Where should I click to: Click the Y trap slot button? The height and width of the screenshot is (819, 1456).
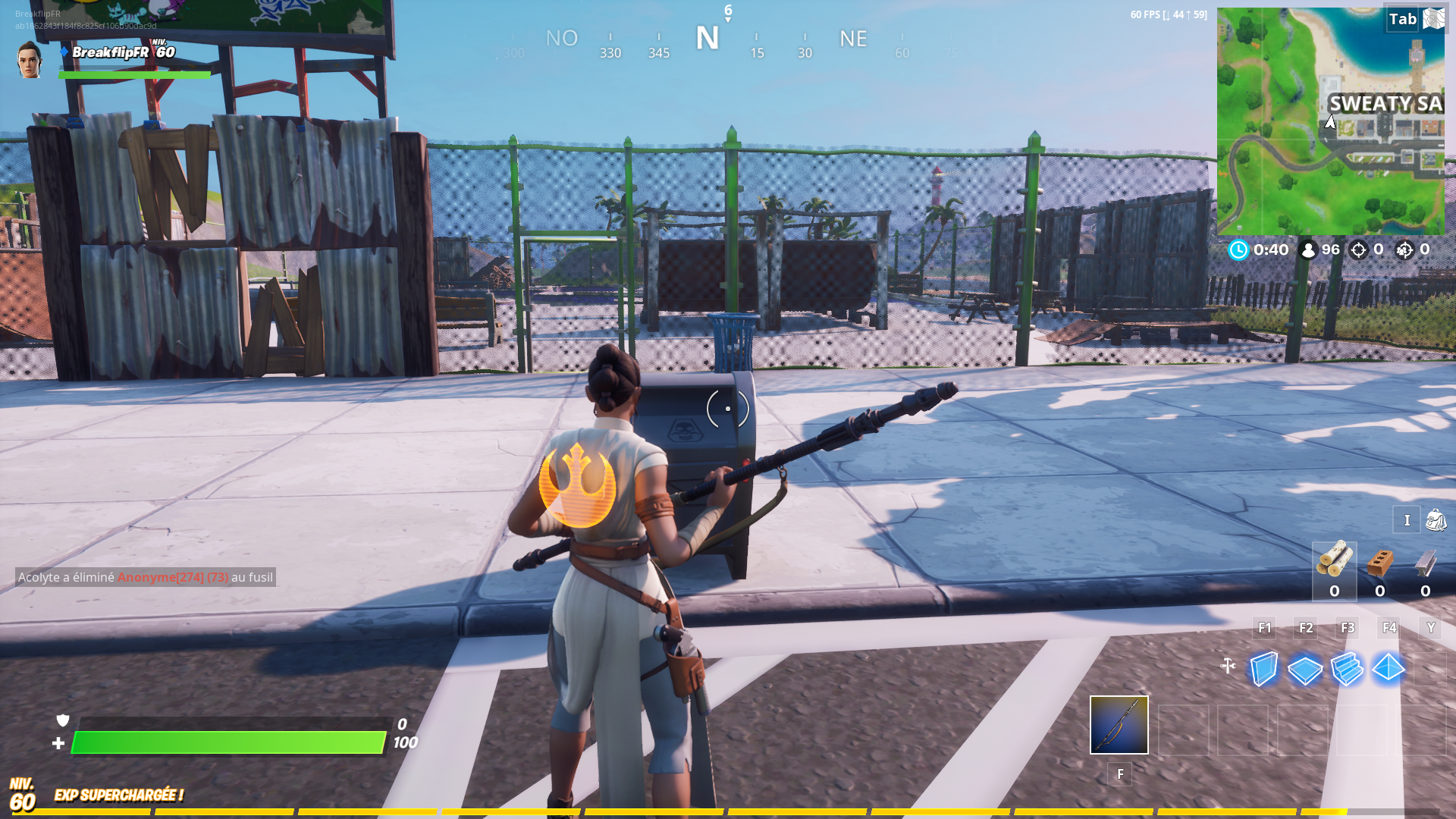pyautogui.click(x=1431, y=628)
